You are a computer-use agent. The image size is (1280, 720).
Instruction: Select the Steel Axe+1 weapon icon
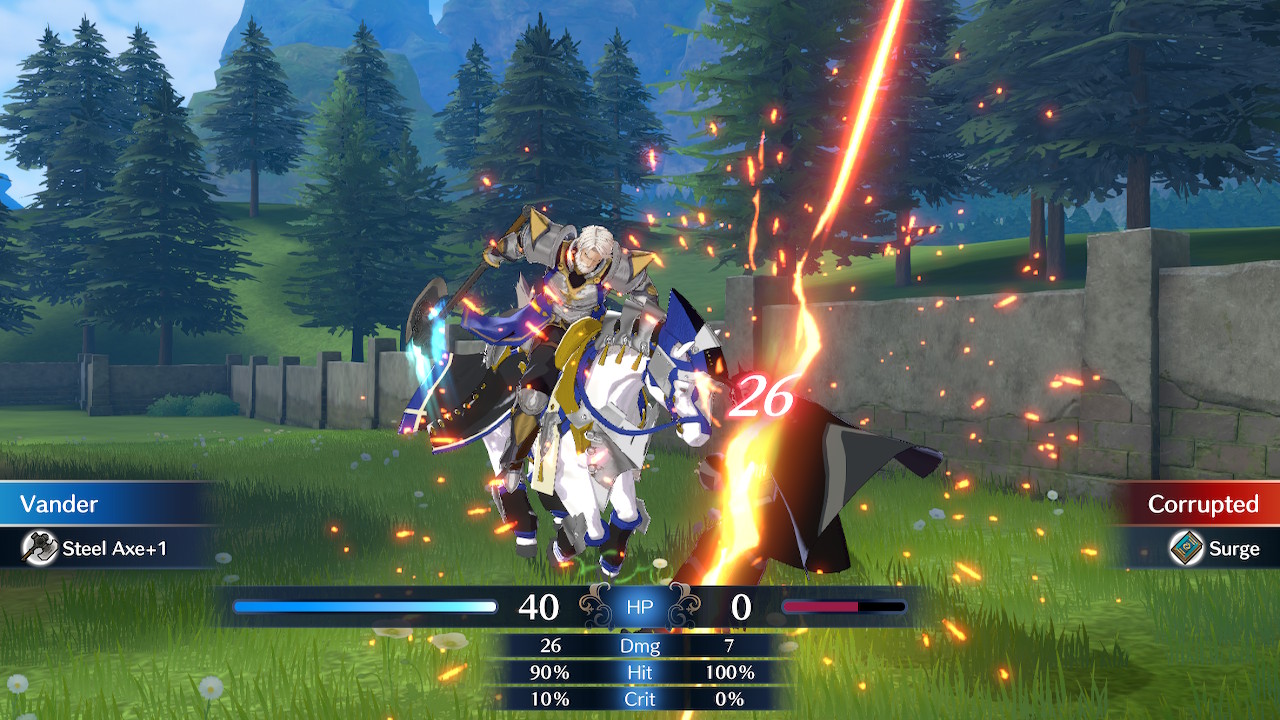[x=40, y=548]
